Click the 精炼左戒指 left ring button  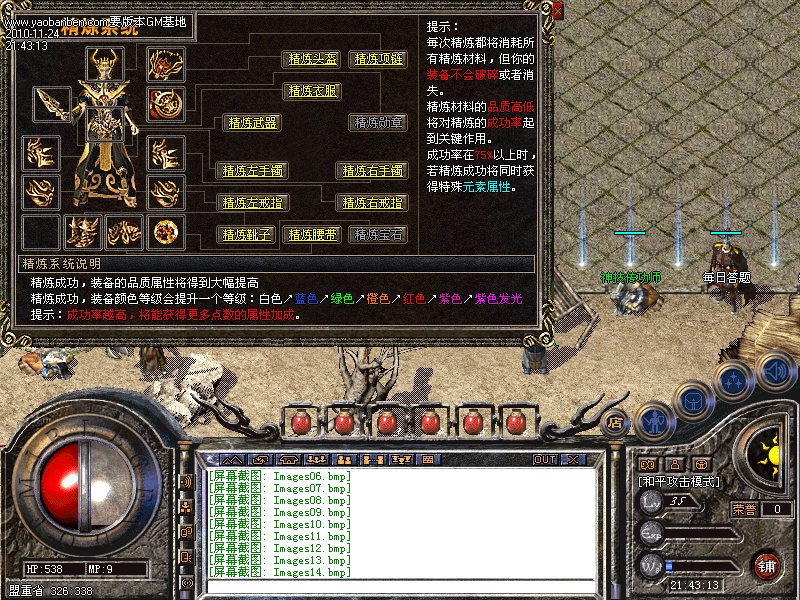251,203
